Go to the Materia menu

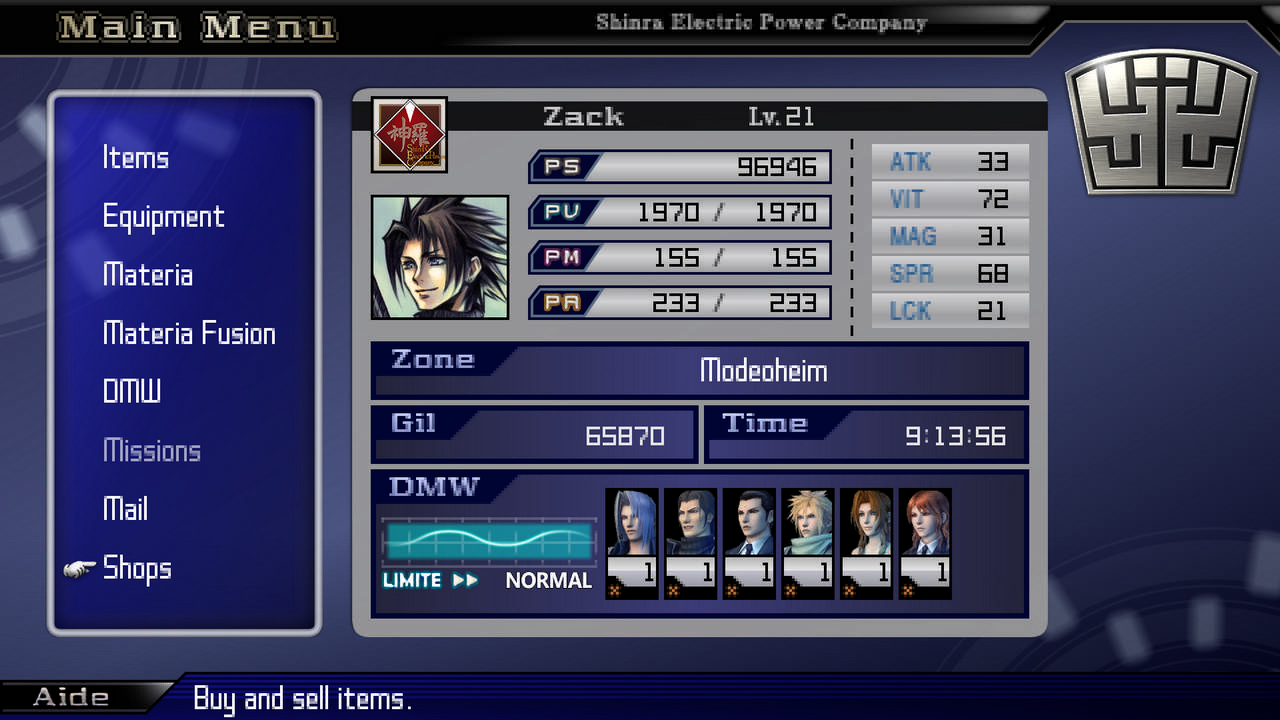[147, 275]
